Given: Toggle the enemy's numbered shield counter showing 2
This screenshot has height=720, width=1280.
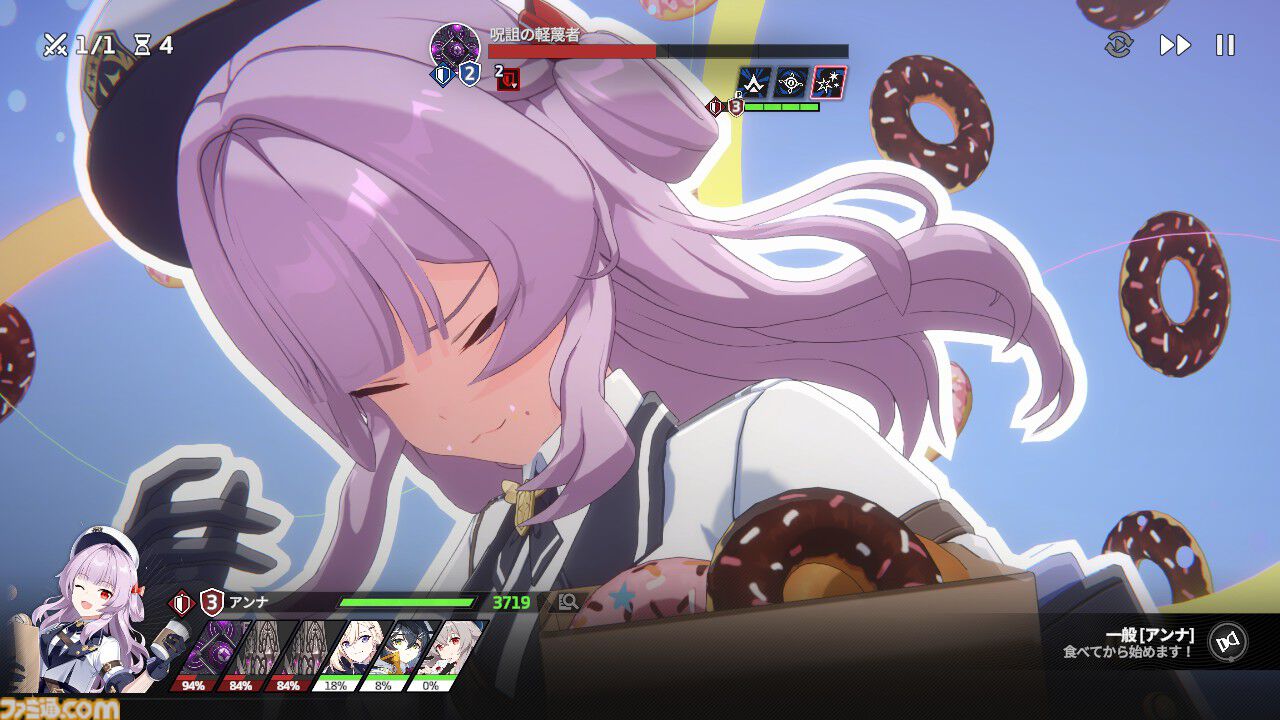Looking at the screenshot, I should (x=468, y=73).
